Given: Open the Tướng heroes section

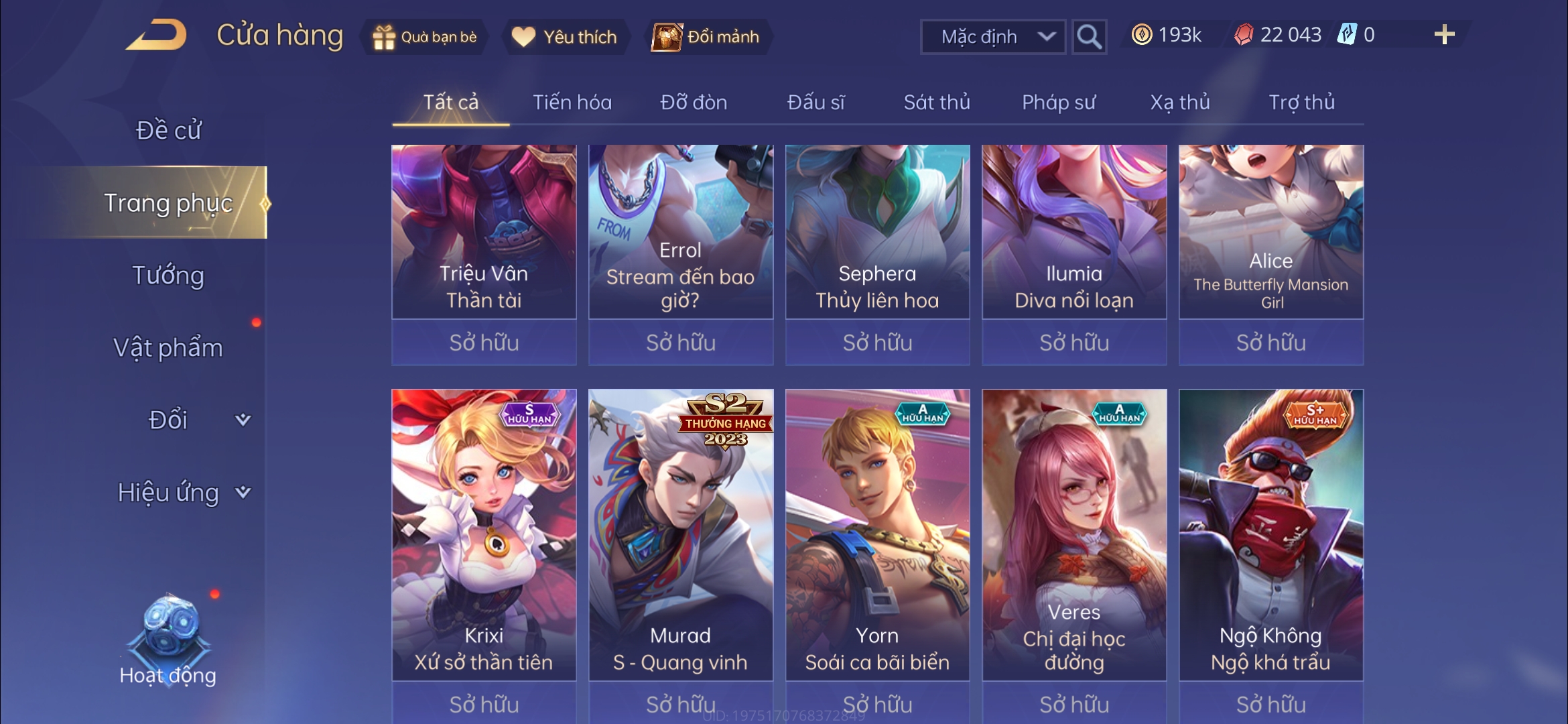Looking at the screenshot, I should [x=168, y=276].
